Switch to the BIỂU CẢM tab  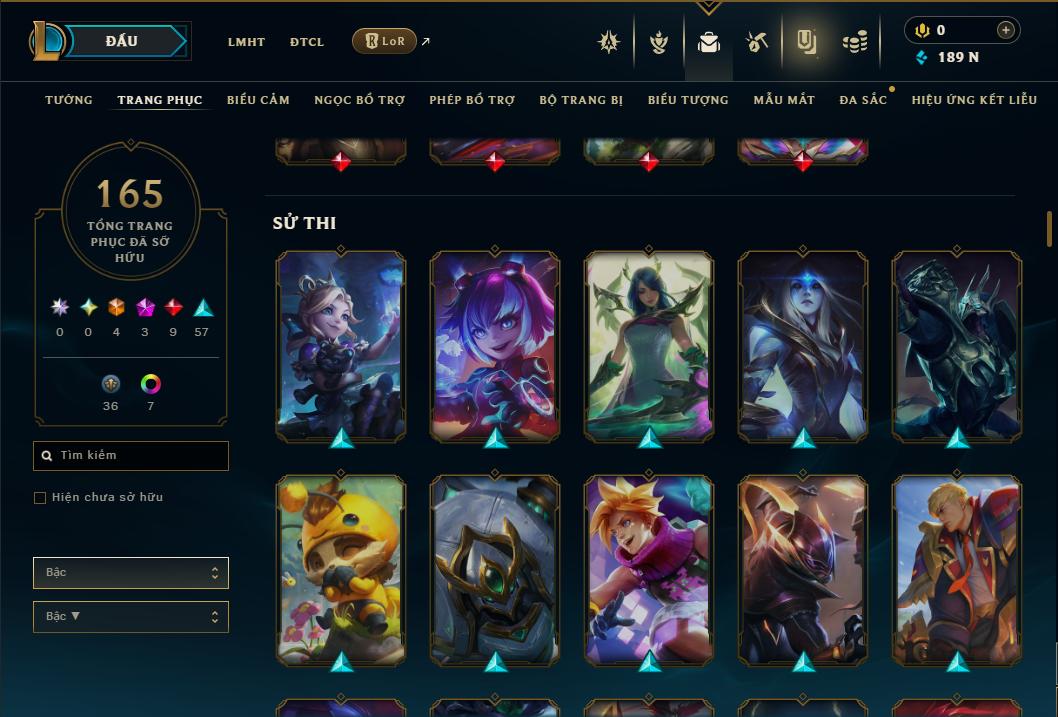coord(258,100)
